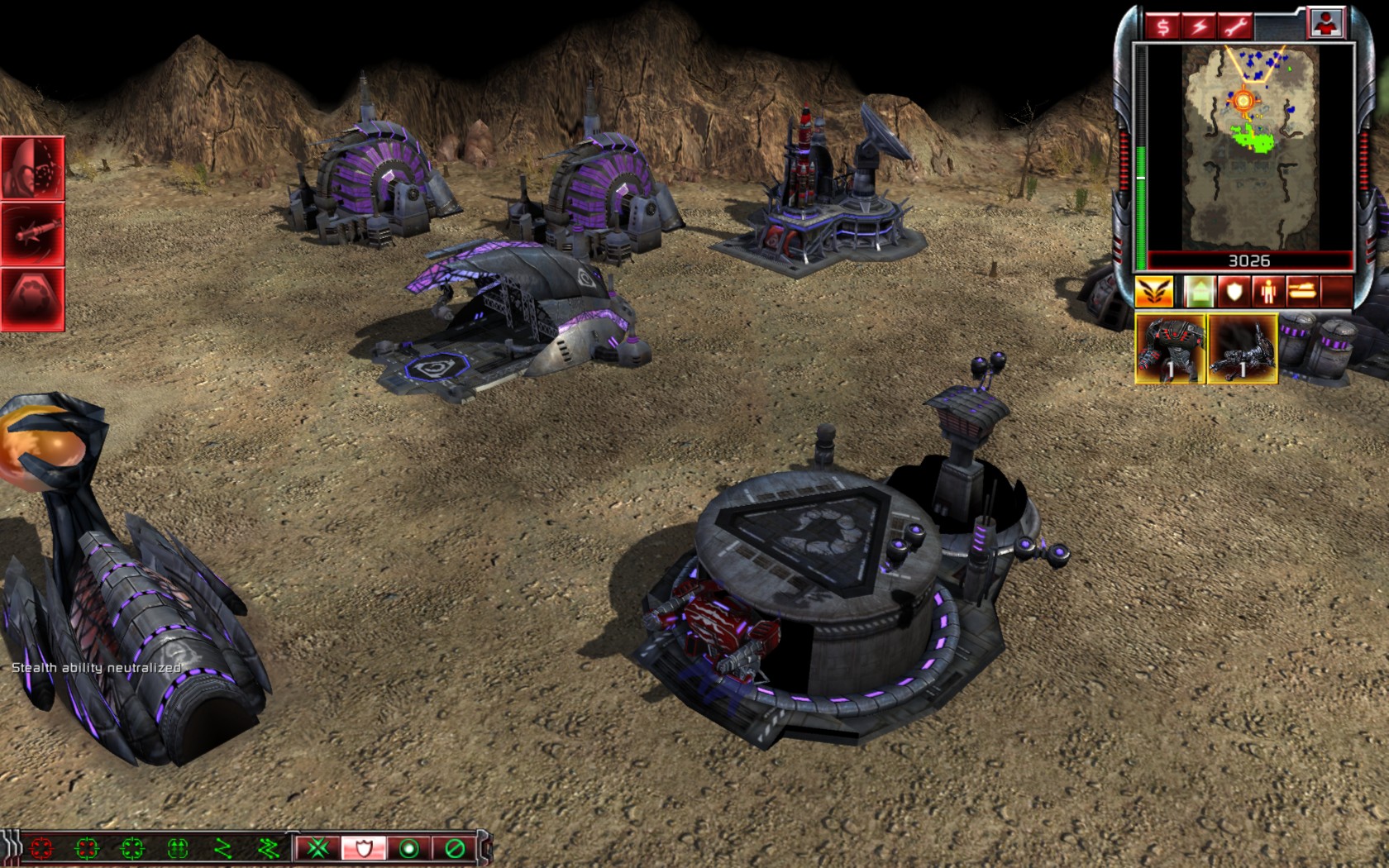Queue the red armored mech unit

click(1170, 348)
